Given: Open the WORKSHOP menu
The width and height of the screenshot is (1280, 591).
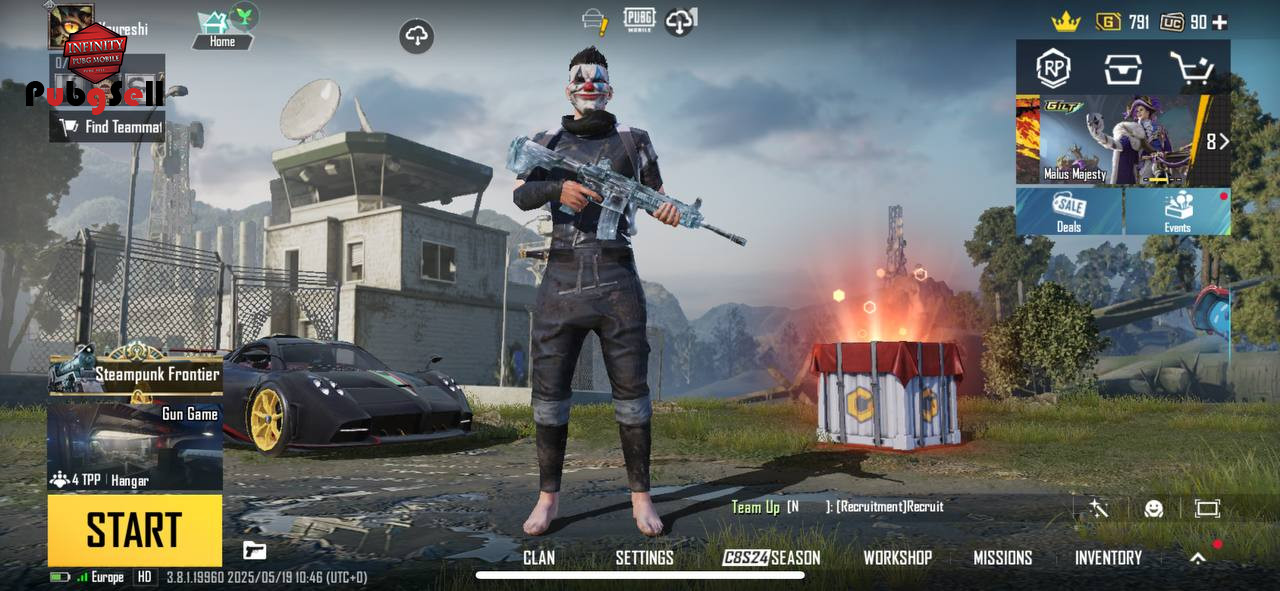Looking at the screenshot, I should pos(897,558).
